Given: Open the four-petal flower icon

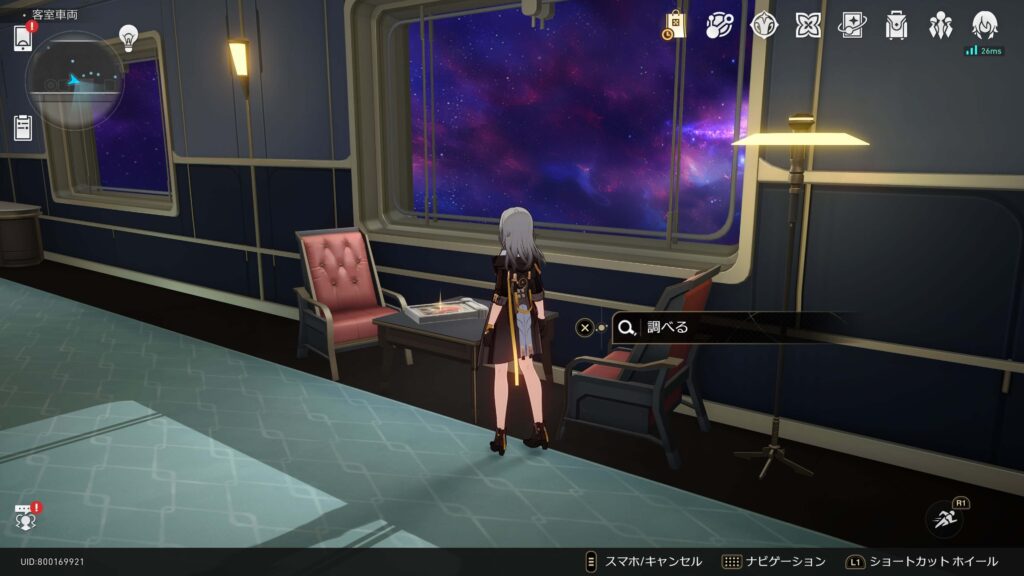Looking at the screenshot, I should tap(808, 25).
